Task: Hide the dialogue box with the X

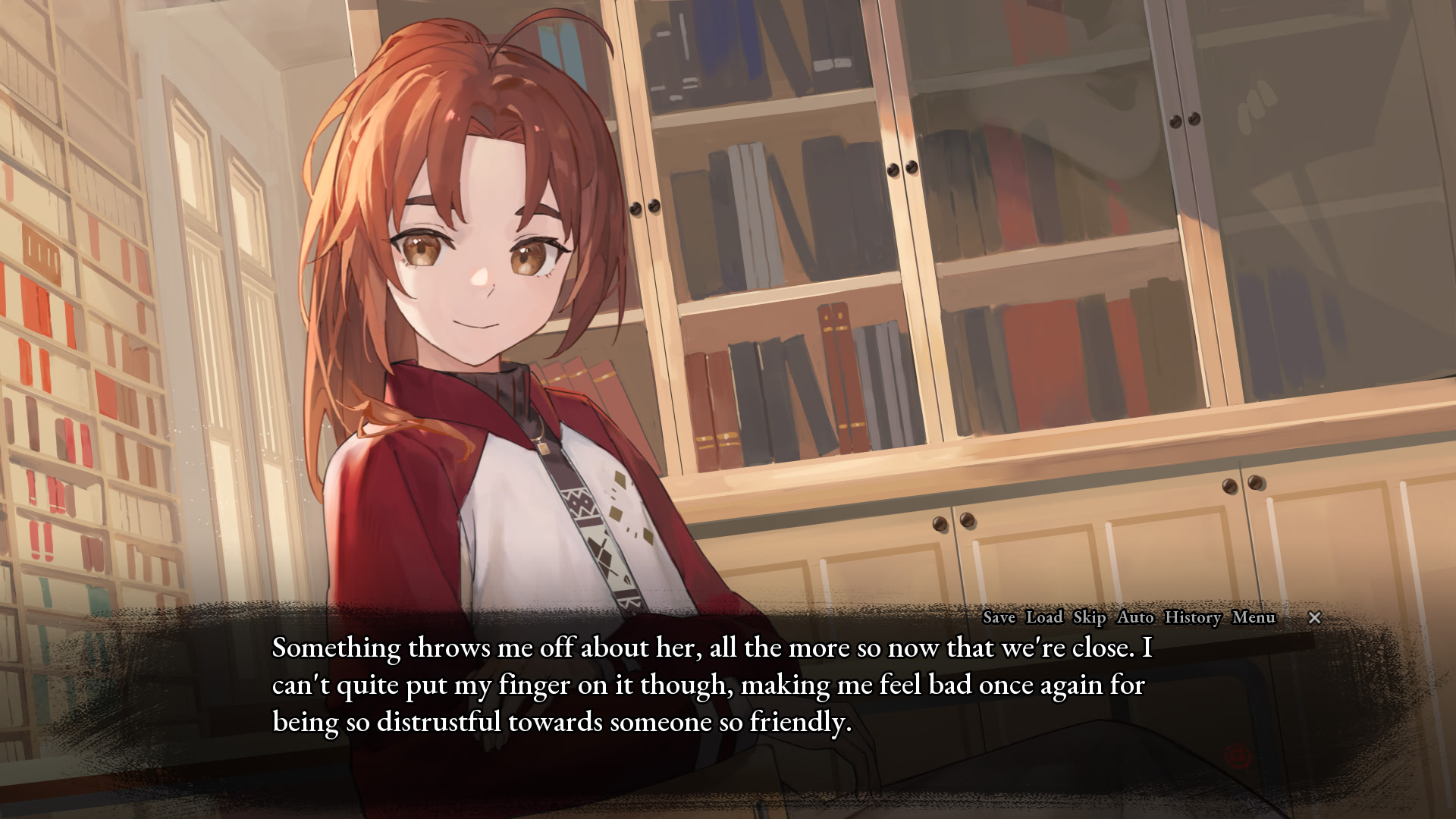Action: [x=1315, y=618]
